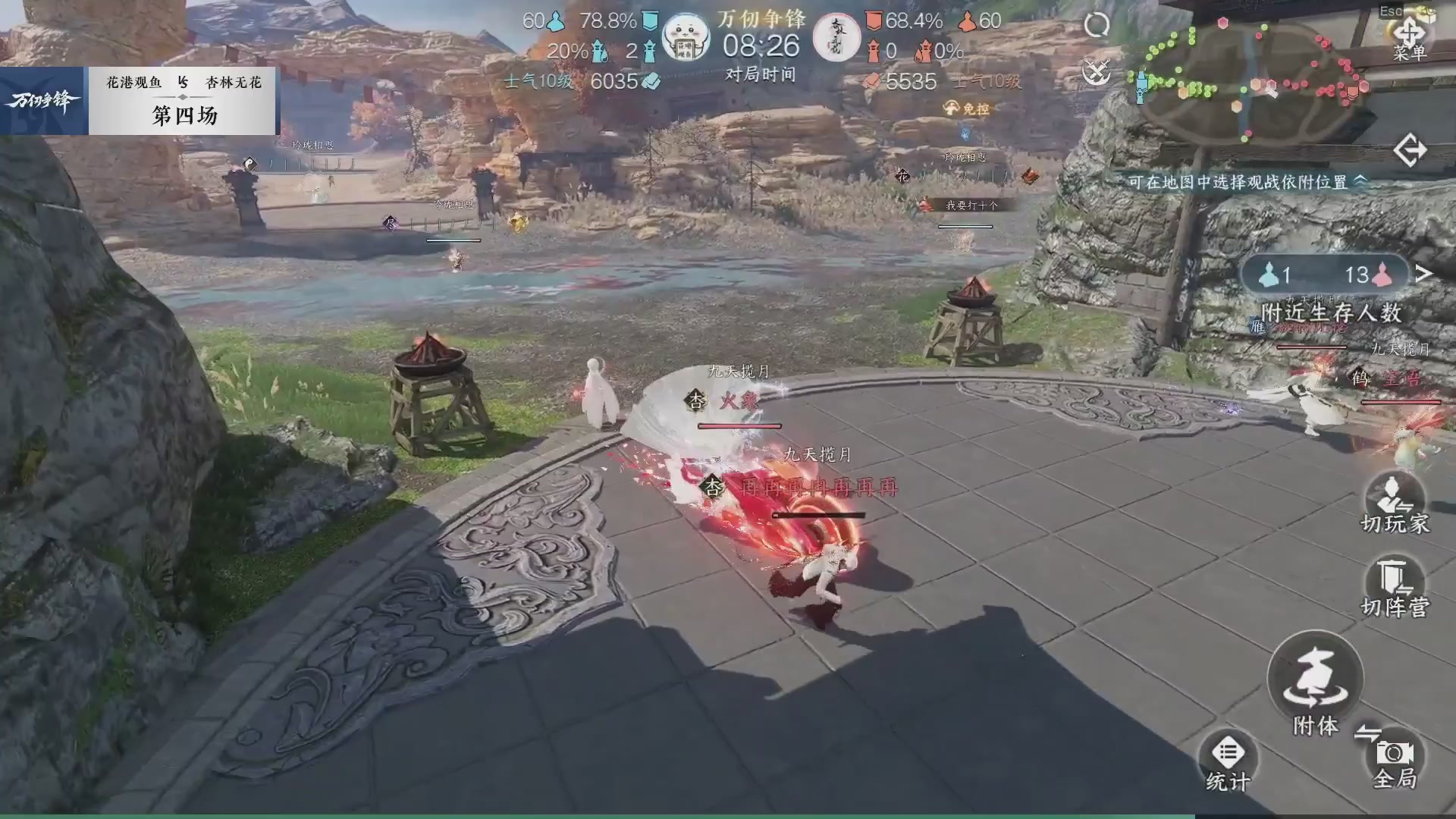This screenshot has width=1456, height=819.
Task: Switch to 全局 global camera view
Action: [1392, 754]
